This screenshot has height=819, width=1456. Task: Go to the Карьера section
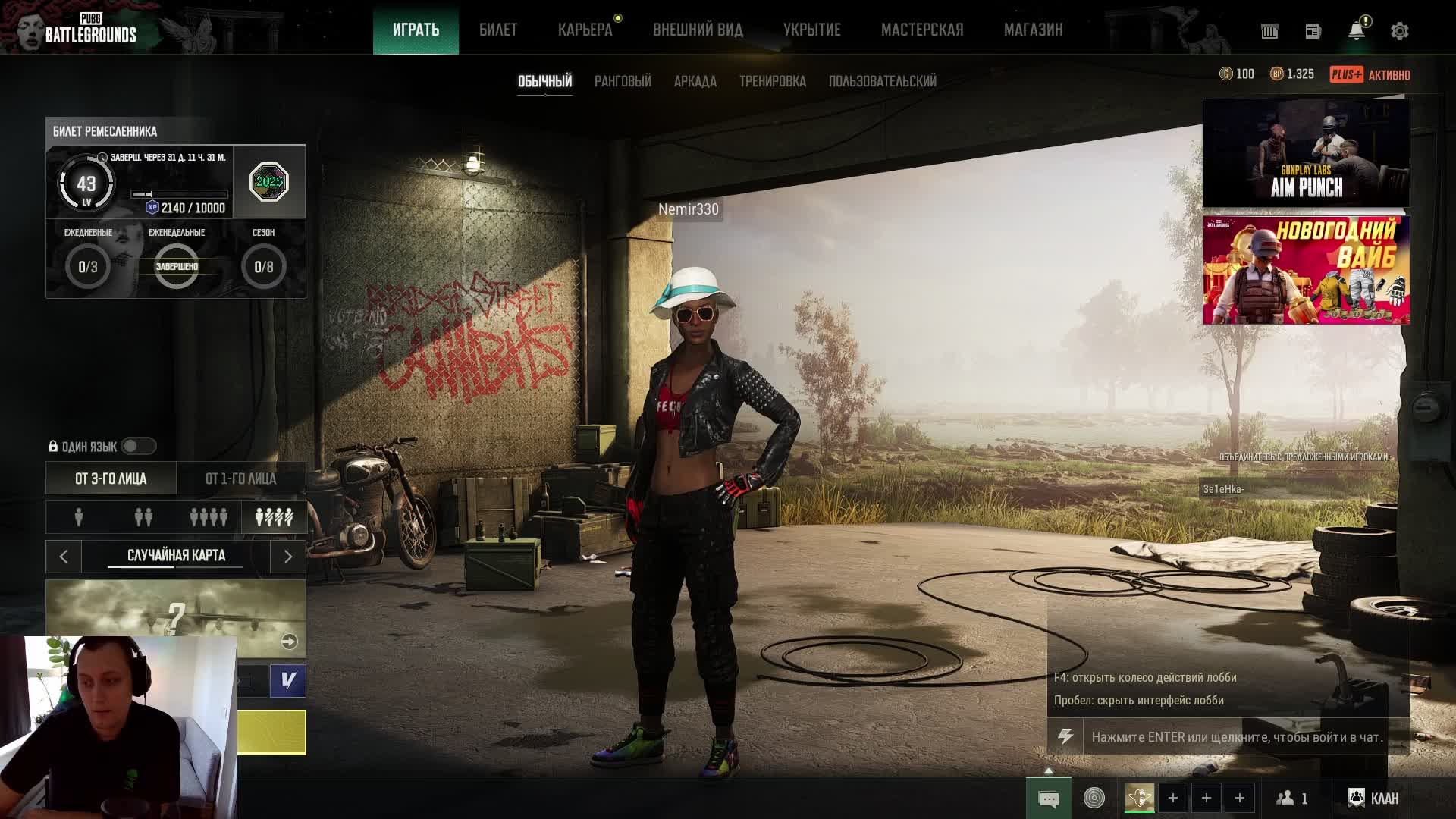click(x=585, y=30)
